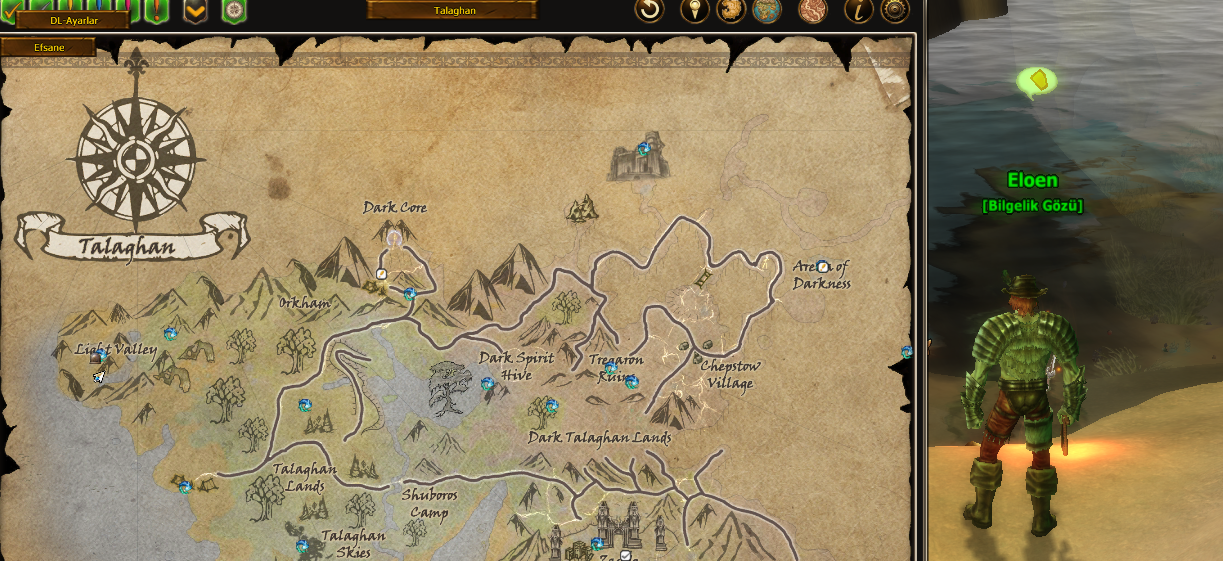Click the green speech bubble above Eloen
This screenshot has height=561, width=1223.
pos(1038,80)
